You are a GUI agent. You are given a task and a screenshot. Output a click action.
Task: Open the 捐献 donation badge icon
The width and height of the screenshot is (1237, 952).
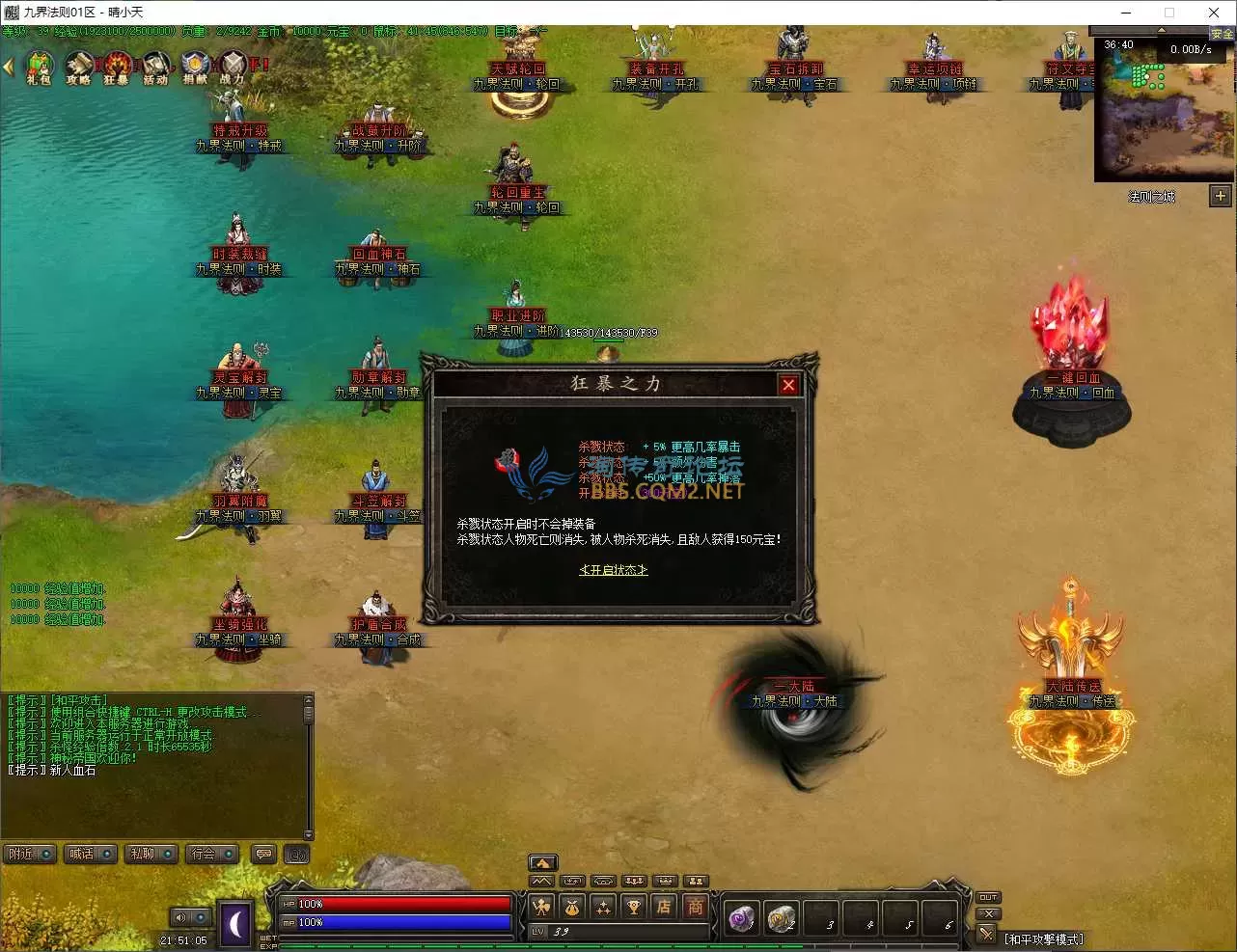[195, 68]
